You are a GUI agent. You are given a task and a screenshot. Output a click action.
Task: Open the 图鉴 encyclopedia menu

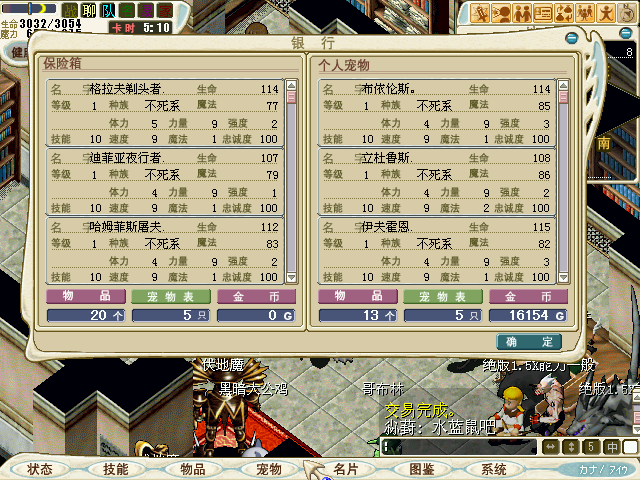click(421, 469)
